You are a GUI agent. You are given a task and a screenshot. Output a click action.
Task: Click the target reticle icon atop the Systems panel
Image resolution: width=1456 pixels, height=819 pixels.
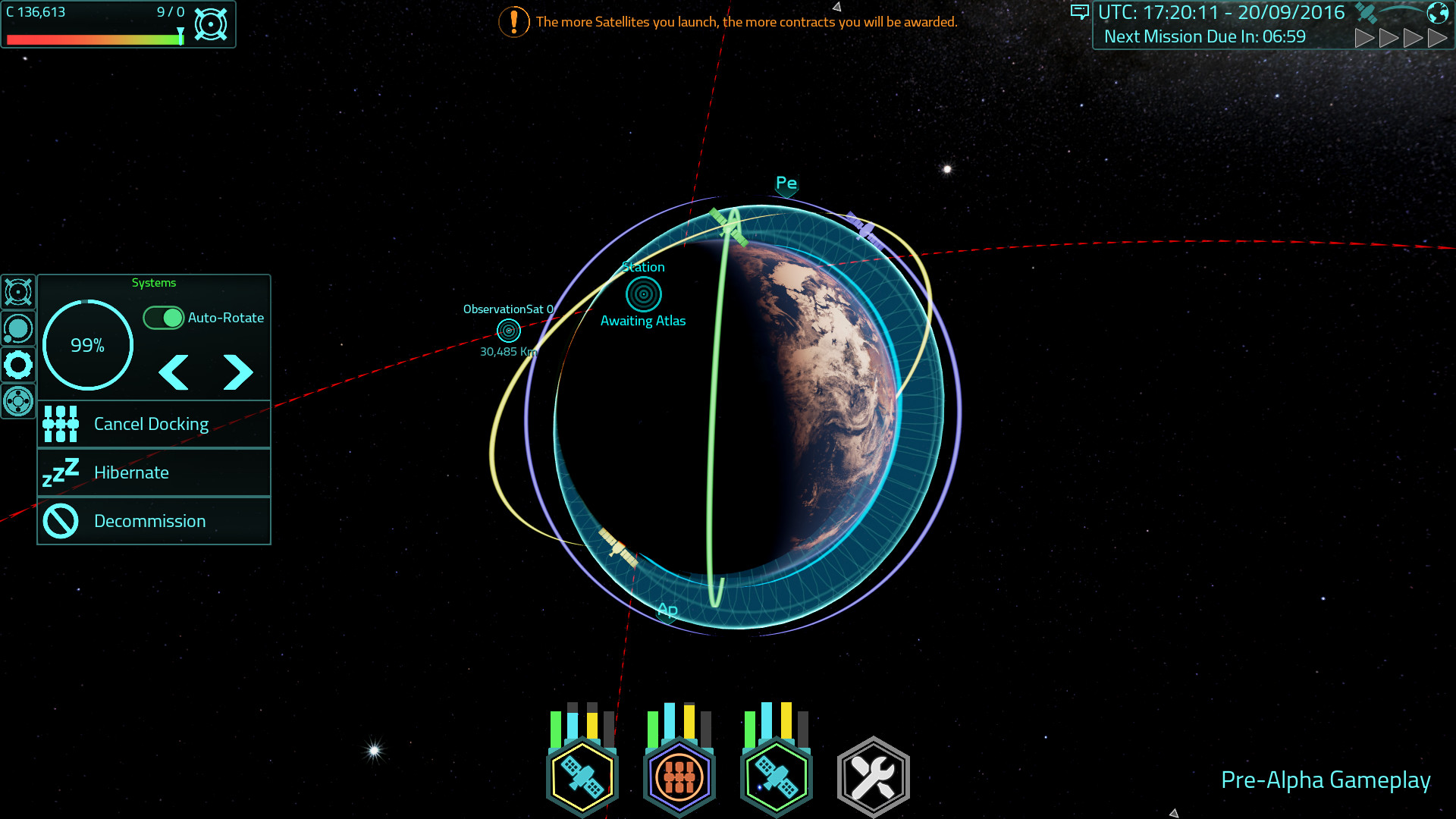tap(17, 292)
